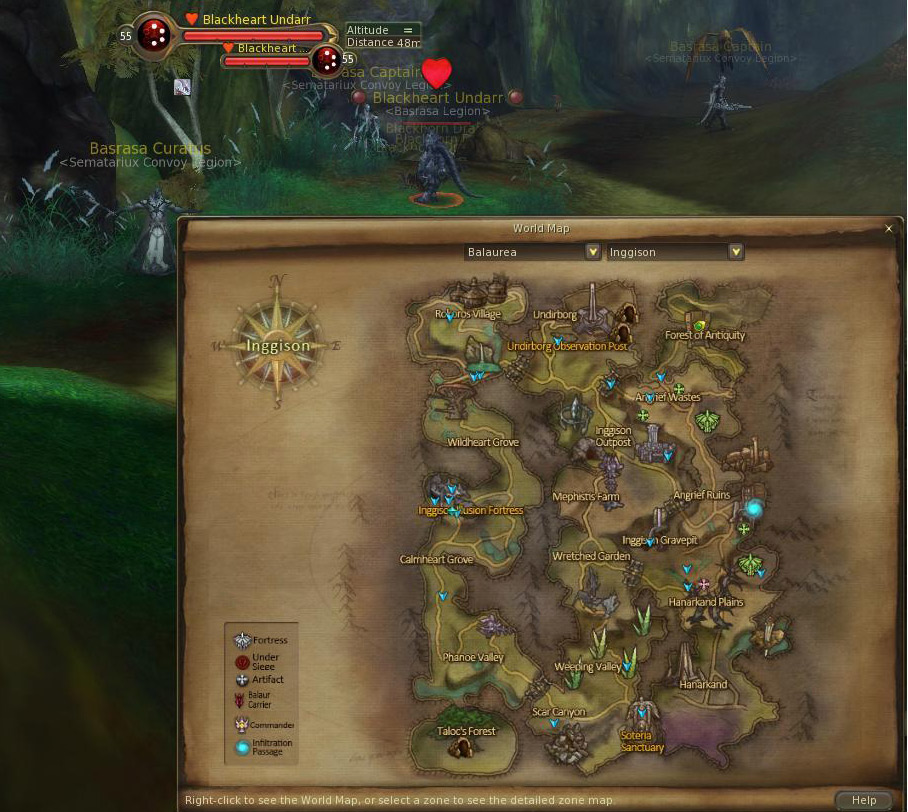
Task: Choose Forest of Antiquity on map
Action: 705,335
